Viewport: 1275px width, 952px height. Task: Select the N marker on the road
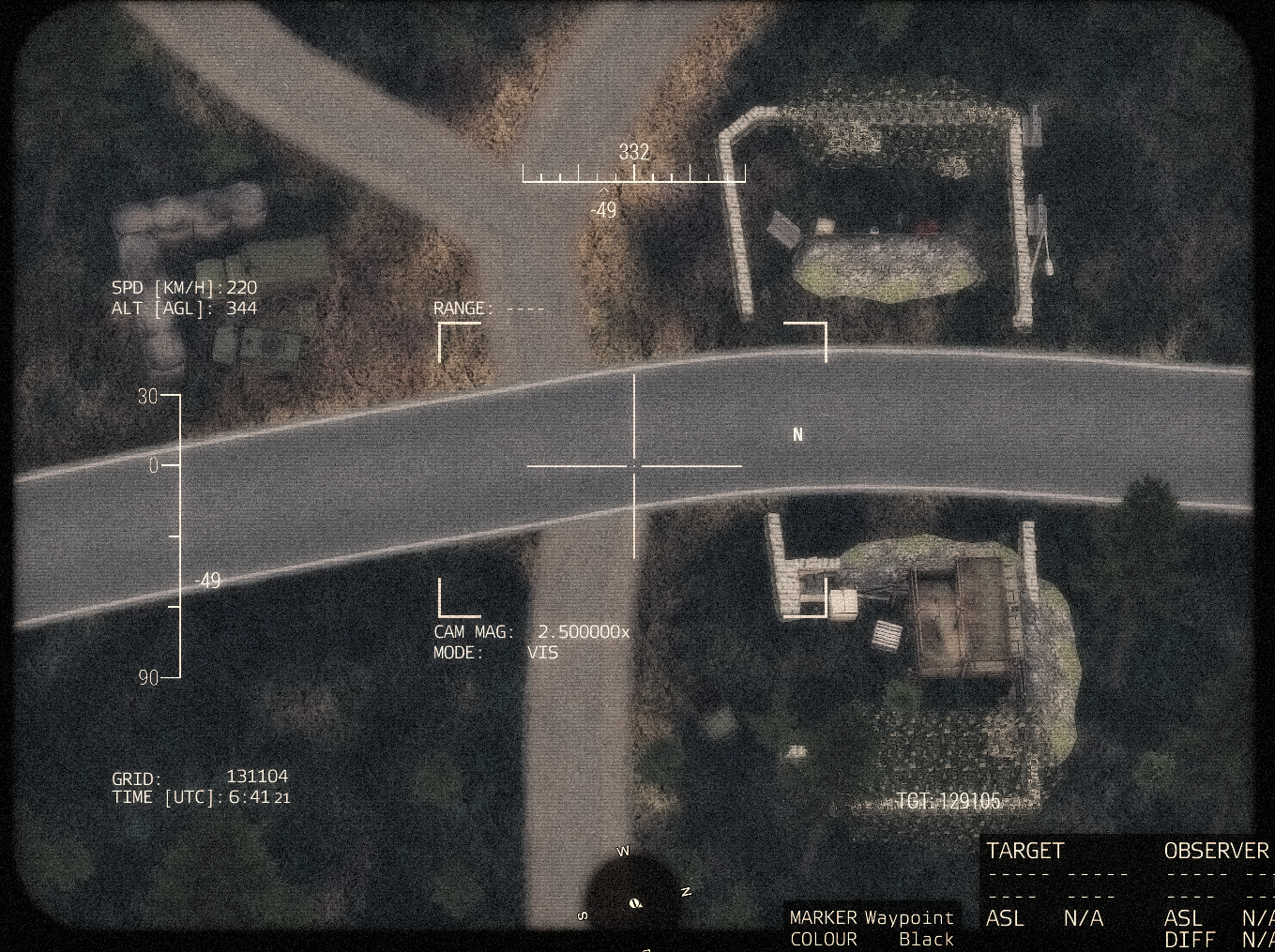pyautogui.click(x=798, y=434)
